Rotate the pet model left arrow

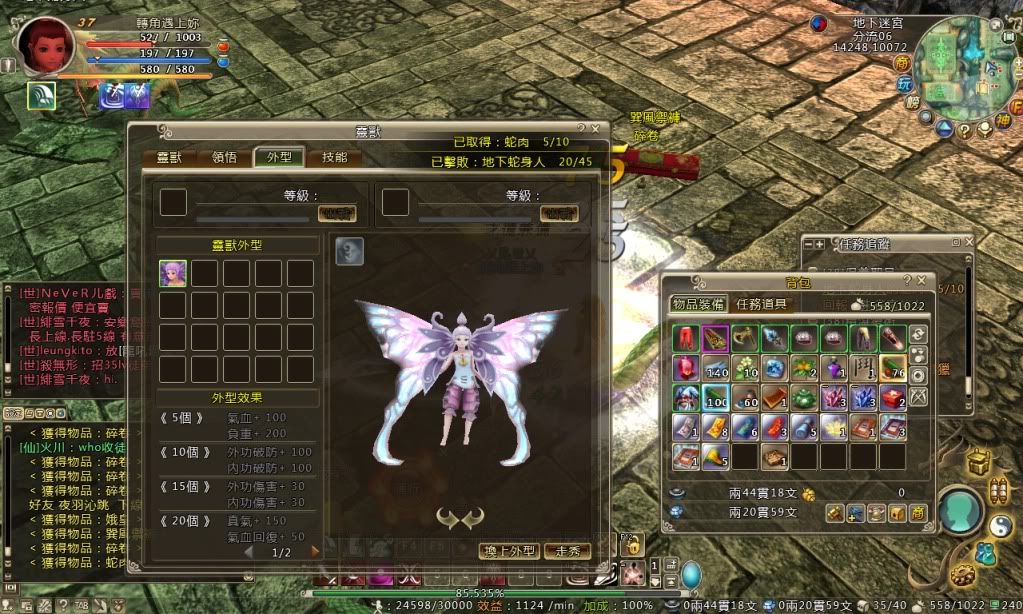(x=447, y=516)
